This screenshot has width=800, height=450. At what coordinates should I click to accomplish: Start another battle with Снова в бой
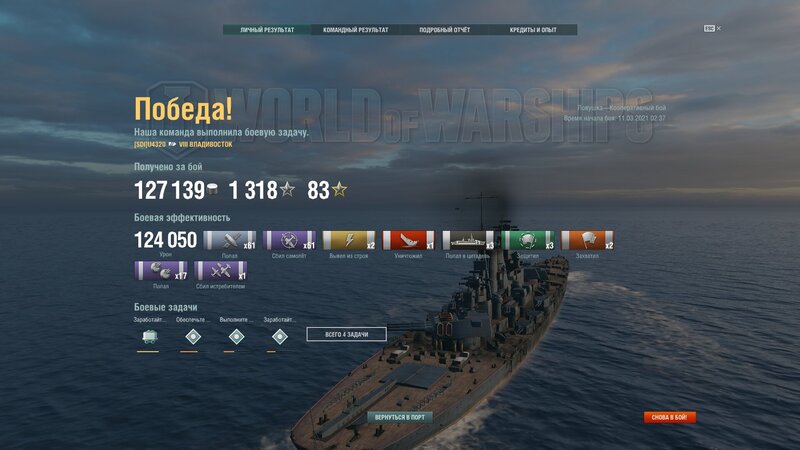pos(670,417)
